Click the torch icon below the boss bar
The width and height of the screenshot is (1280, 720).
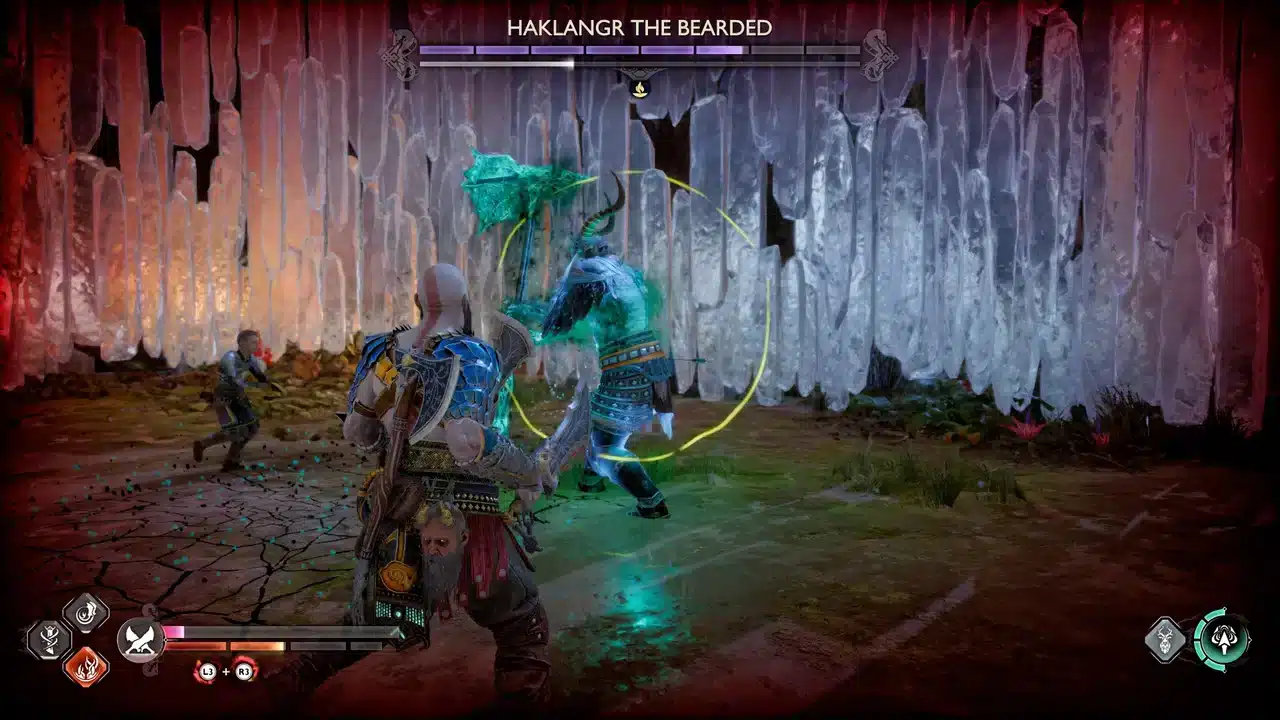coord(640,88)
